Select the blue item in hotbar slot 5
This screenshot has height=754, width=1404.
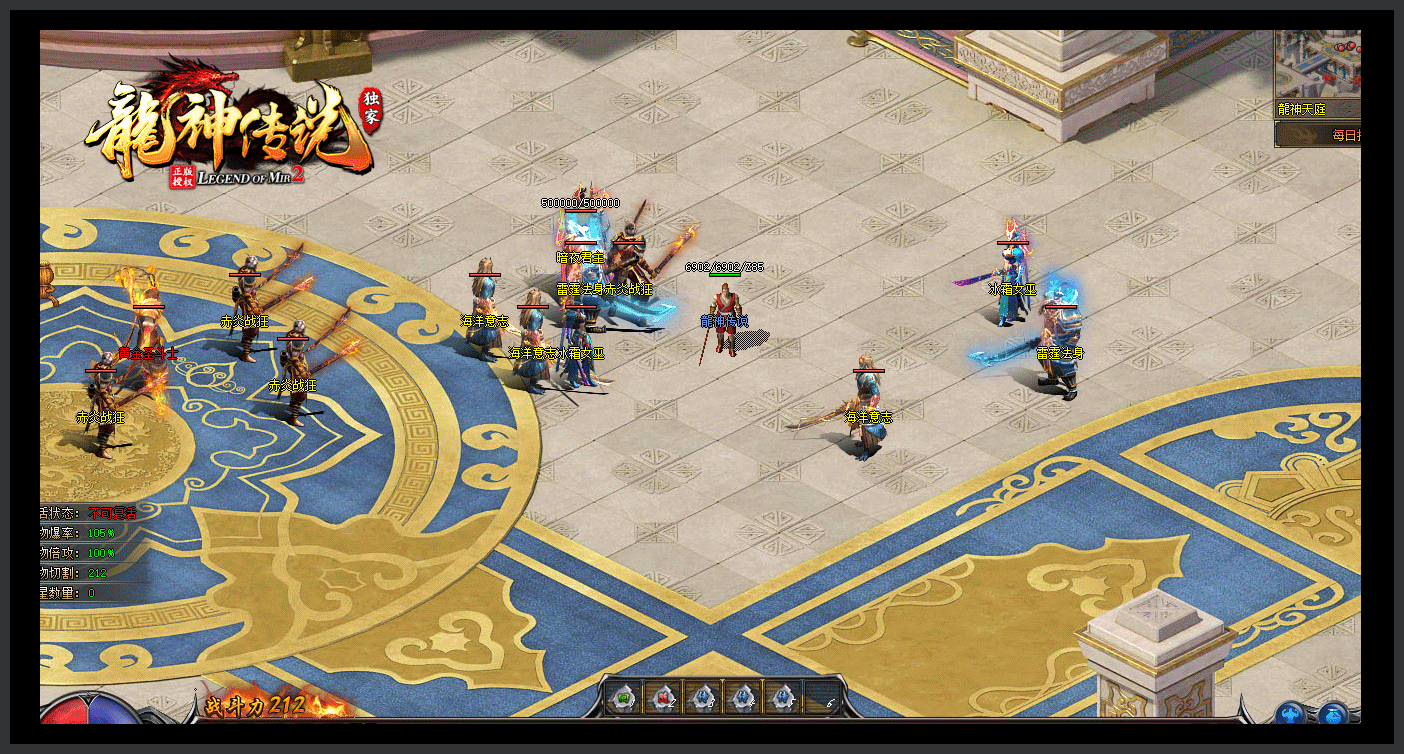784,697
